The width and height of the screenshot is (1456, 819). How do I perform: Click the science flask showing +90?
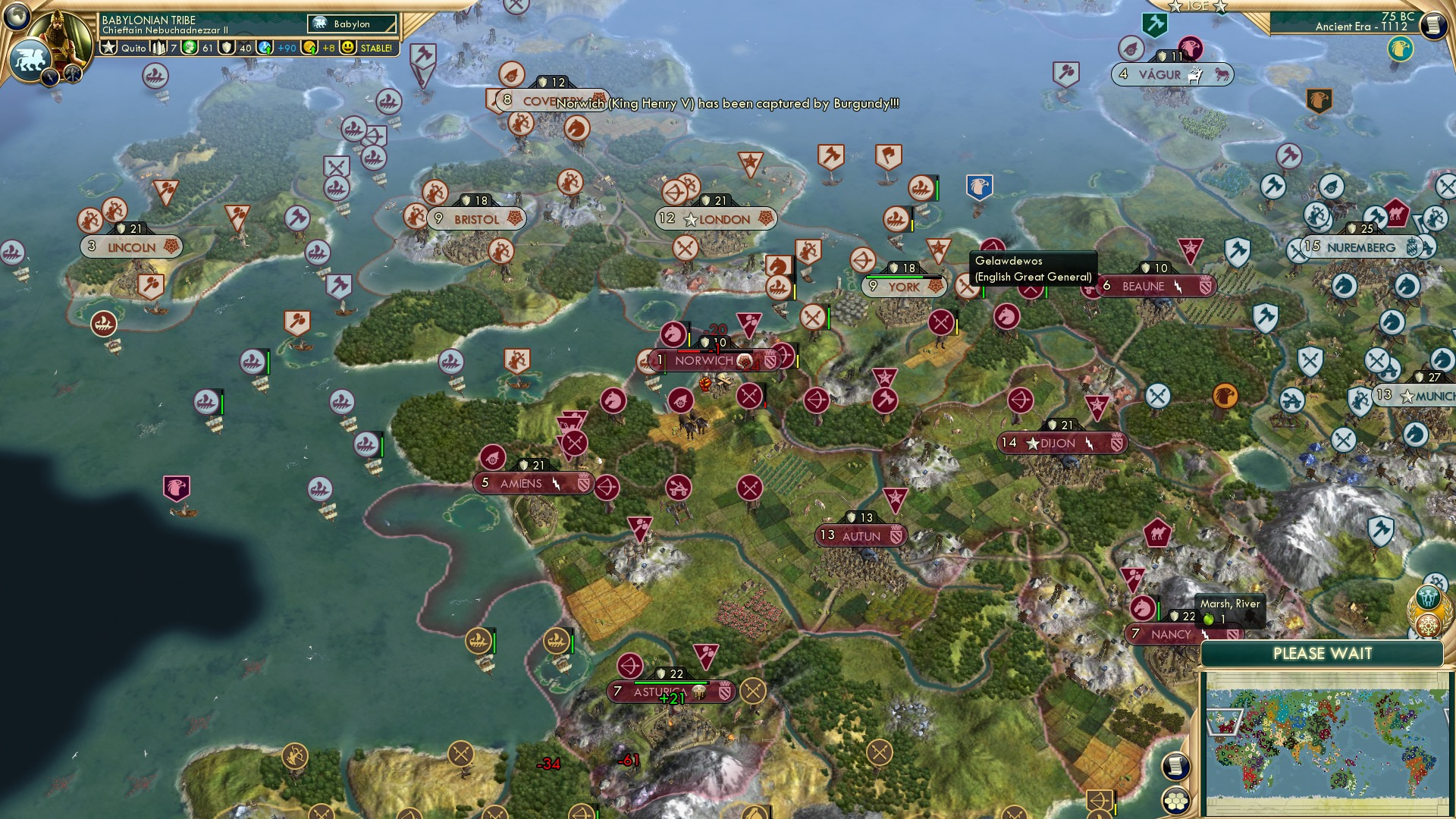(x=265, y=47)
